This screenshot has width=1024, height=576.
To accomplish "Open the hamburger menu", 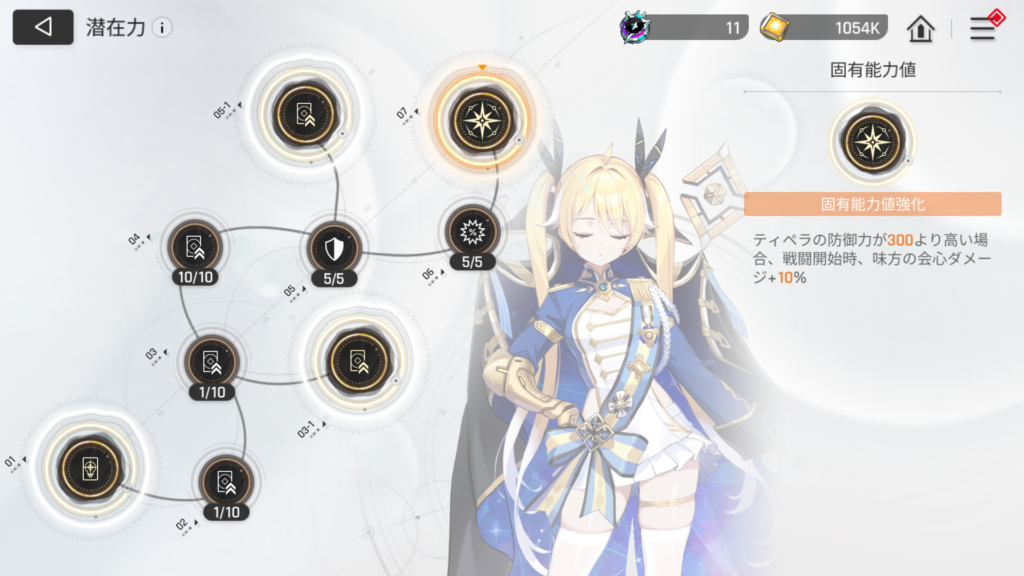I will click(x=983, y=28).
